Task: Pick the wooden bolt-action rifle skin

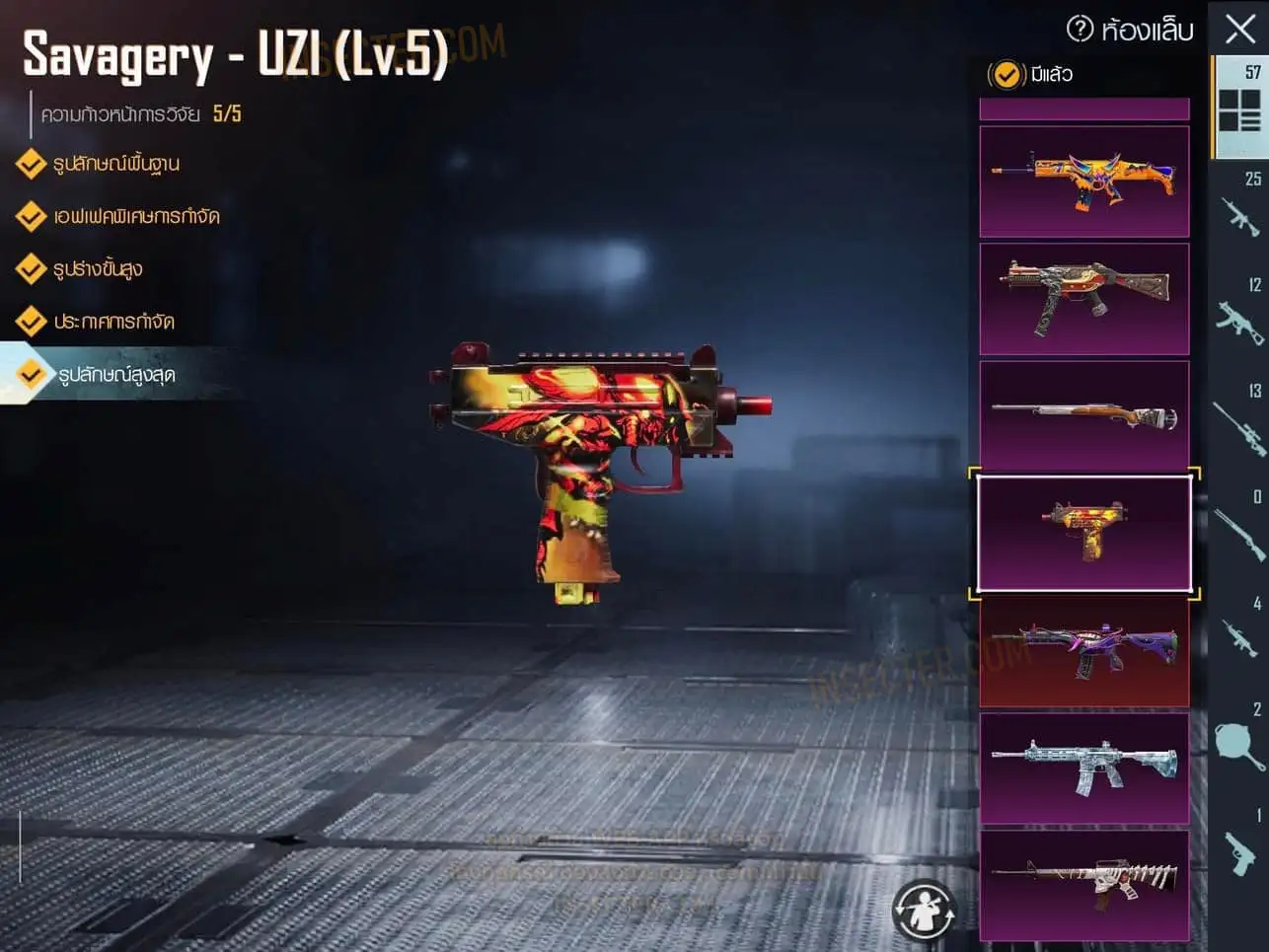Action: [x=1083, y=414]
